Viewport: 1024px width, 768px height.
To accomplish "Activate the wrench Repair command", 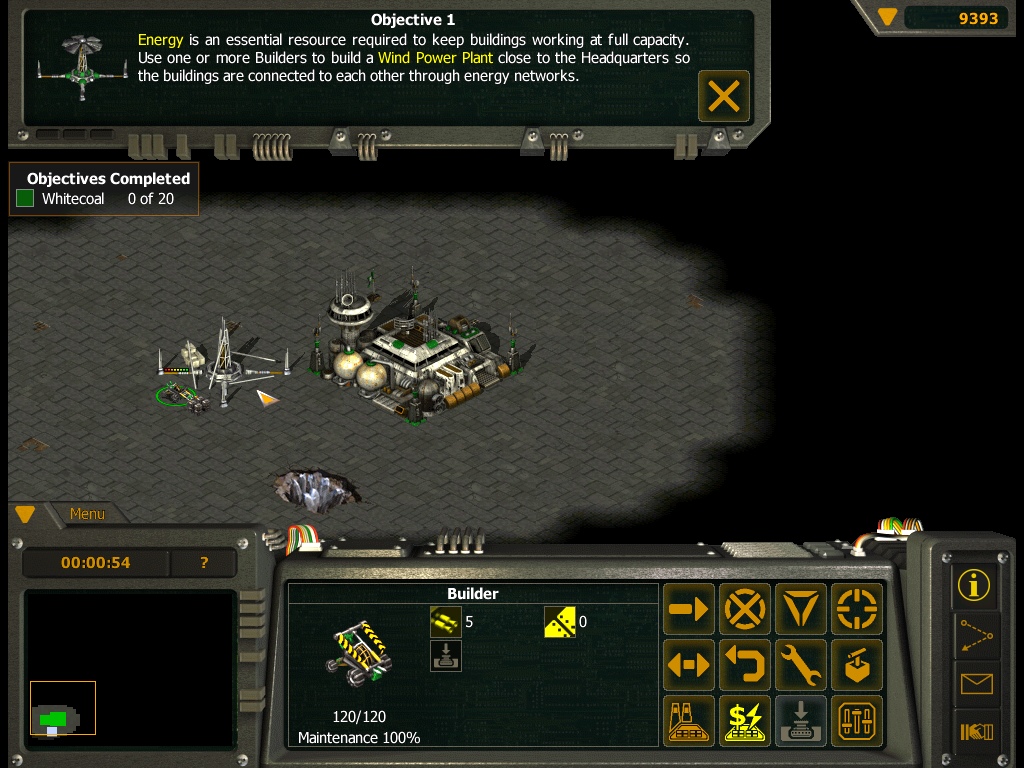I will point(801,665).
